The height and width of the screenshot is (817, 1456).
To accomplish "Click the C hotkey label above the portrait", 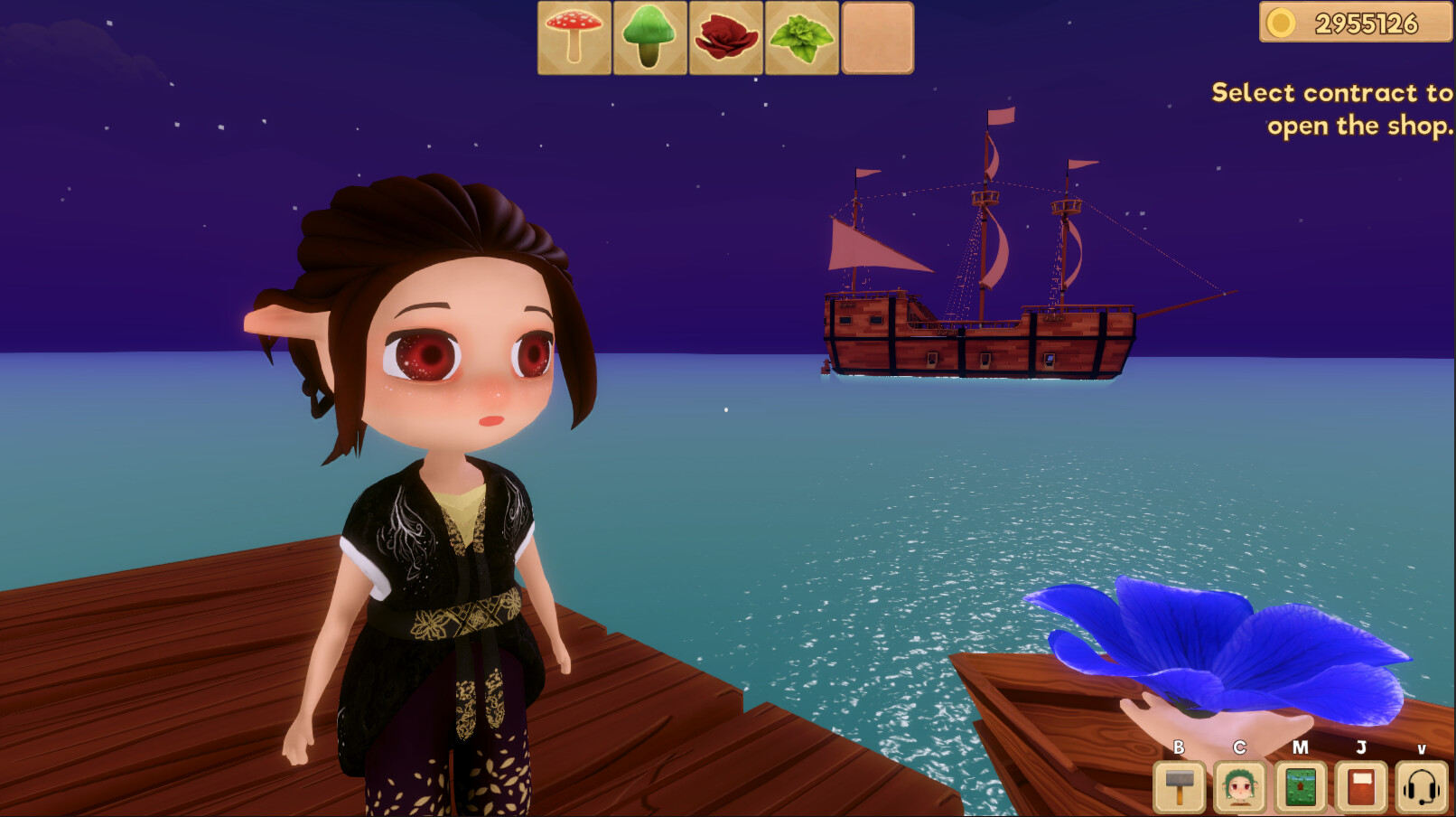I will click(x=1240, y=747).
